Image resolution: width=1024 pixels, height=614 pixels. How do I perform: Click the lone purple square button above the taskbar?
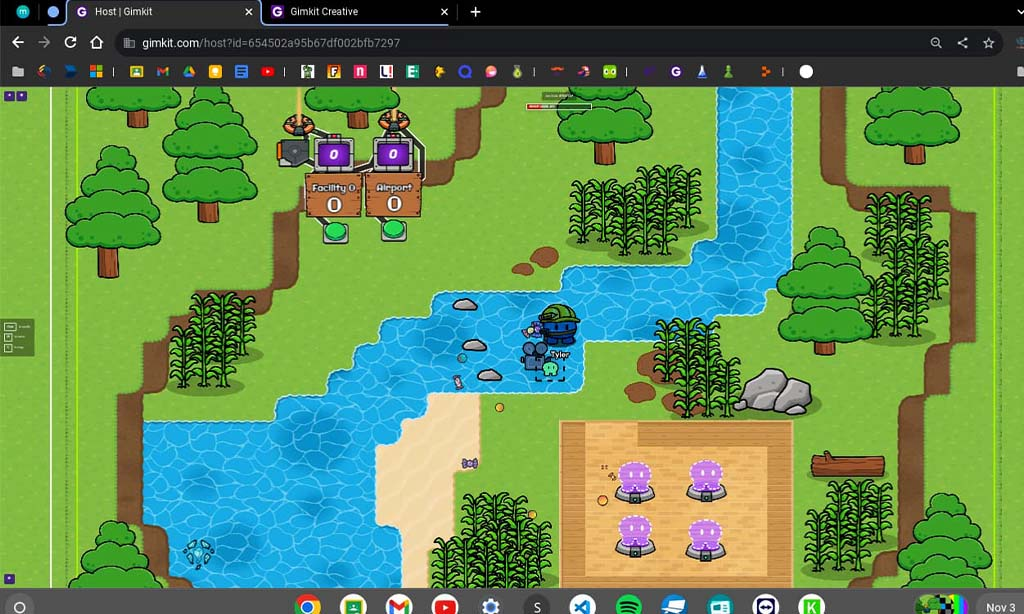coord(9,578)
